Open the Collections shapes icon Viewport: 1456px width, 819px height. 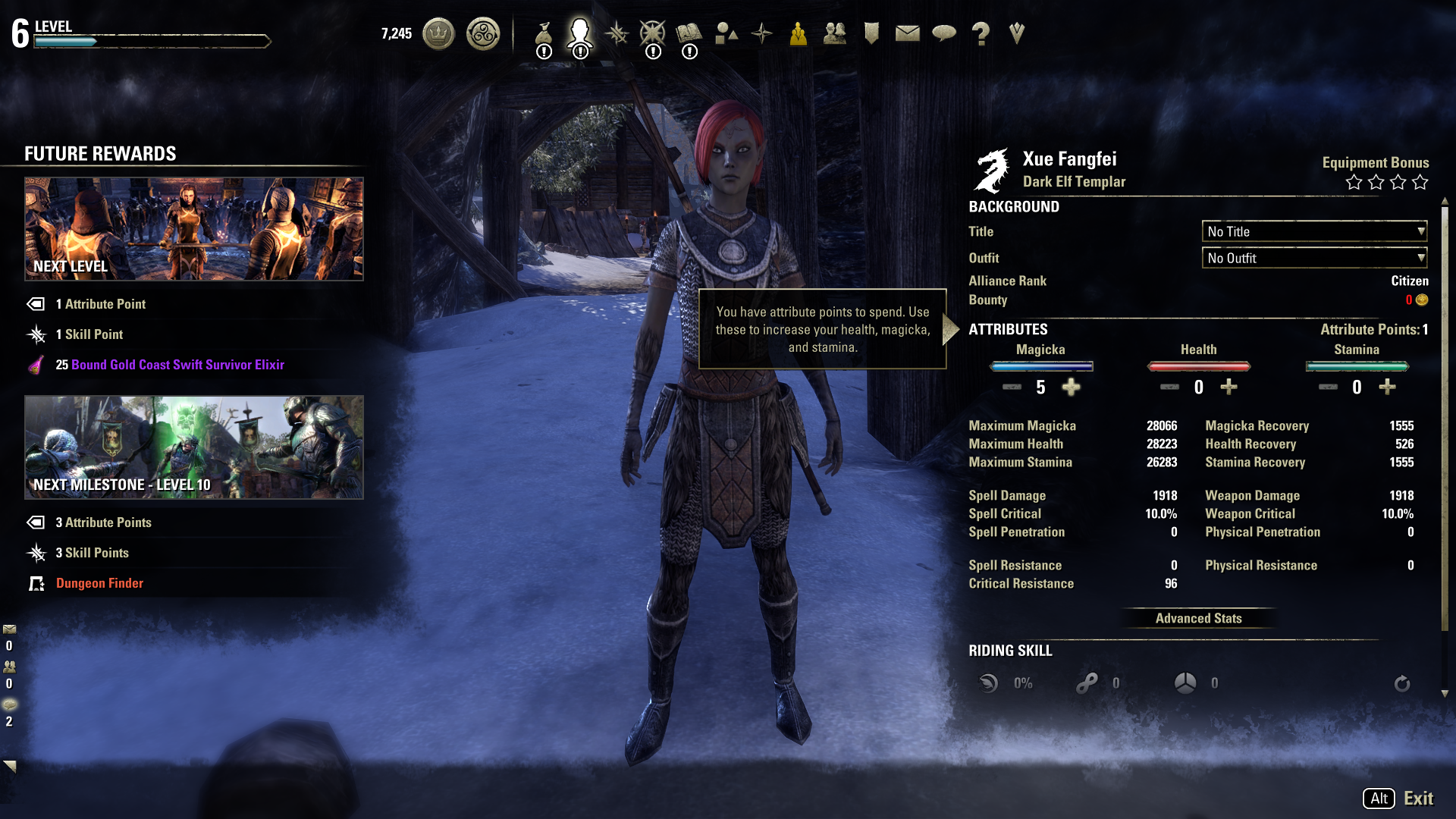pos(726,33)
